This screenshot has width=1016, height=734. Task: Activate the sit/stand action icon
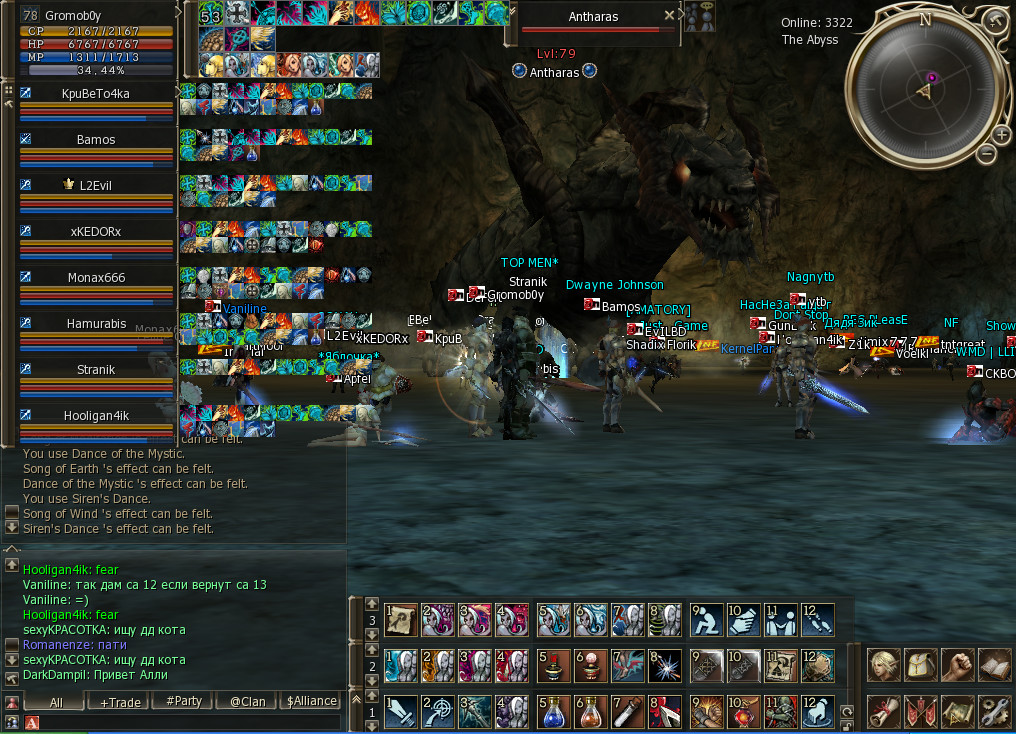coord(705,620)
